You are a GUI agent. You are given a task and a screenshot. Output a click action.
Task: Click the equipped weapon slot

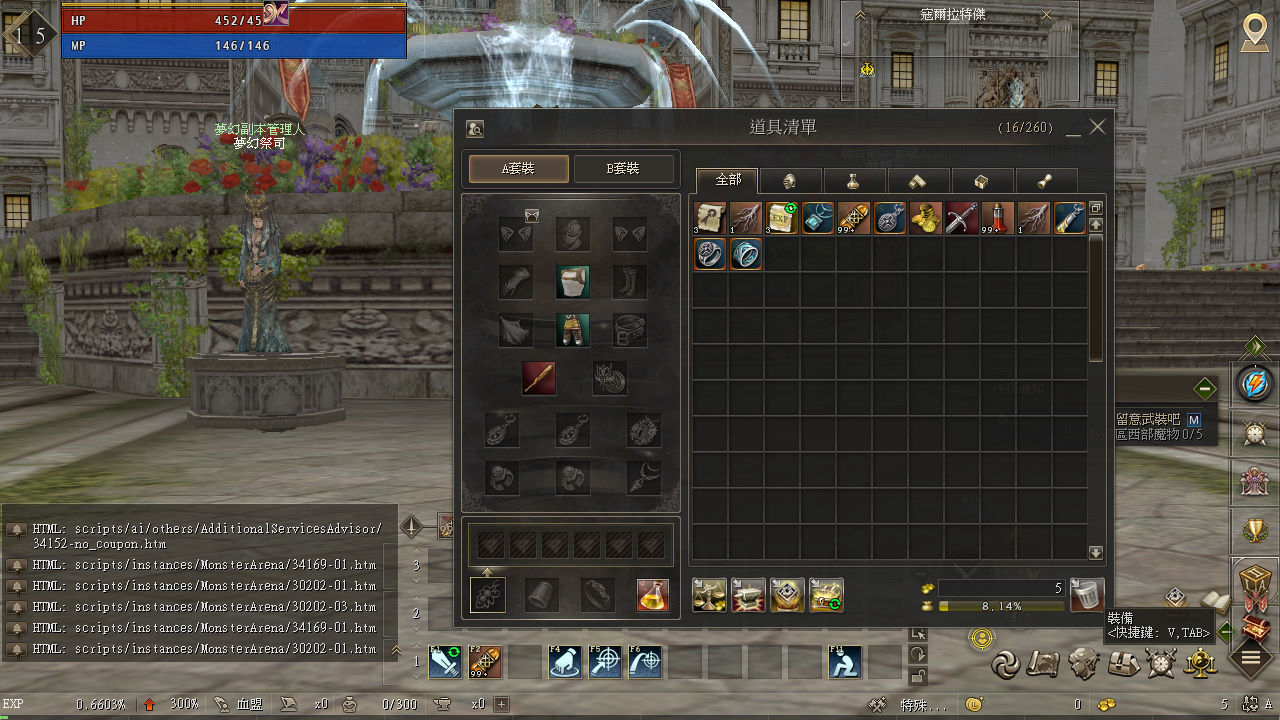click(539, 378)
